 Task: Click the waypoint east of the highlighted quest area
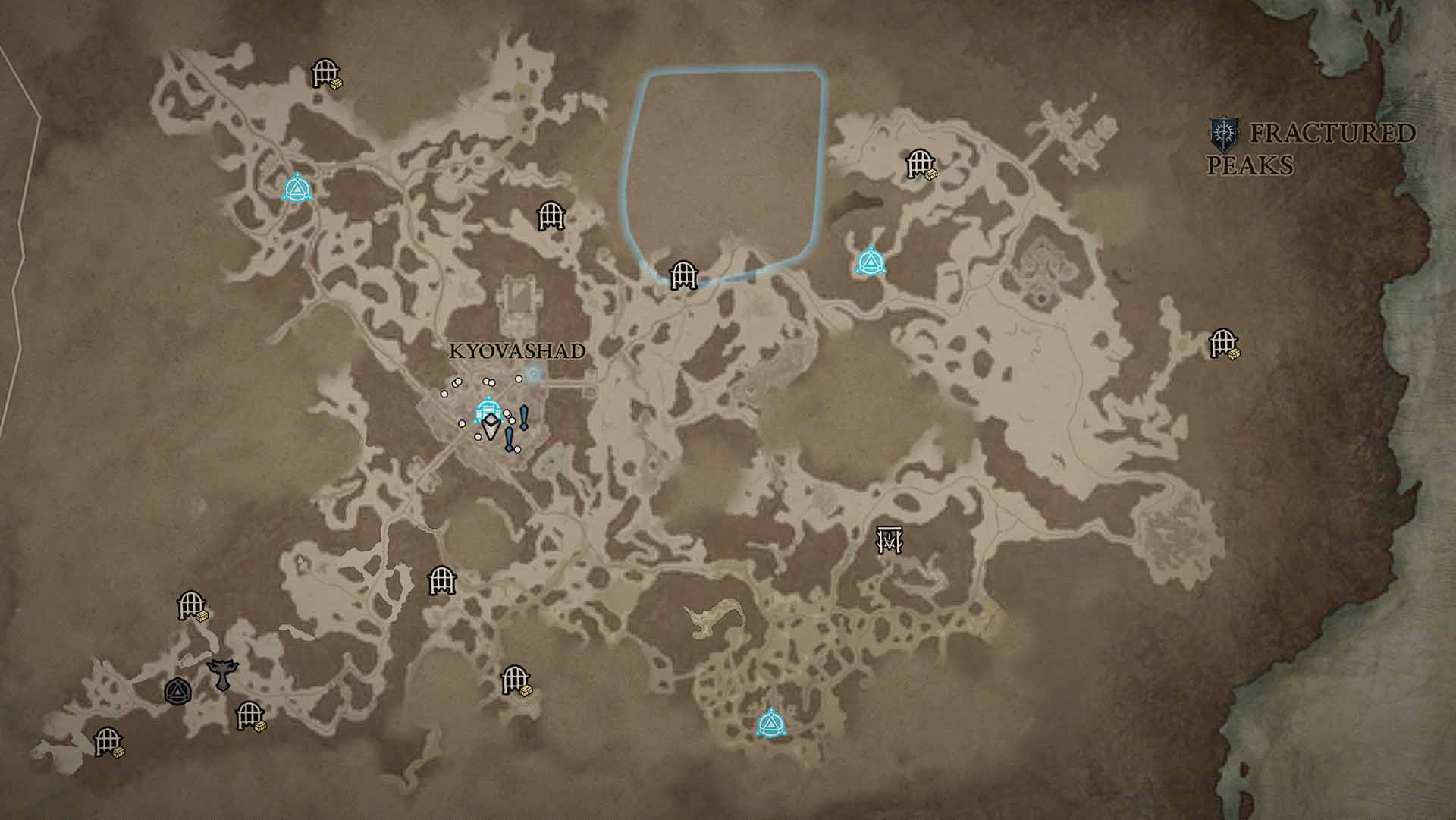[872, 260]
